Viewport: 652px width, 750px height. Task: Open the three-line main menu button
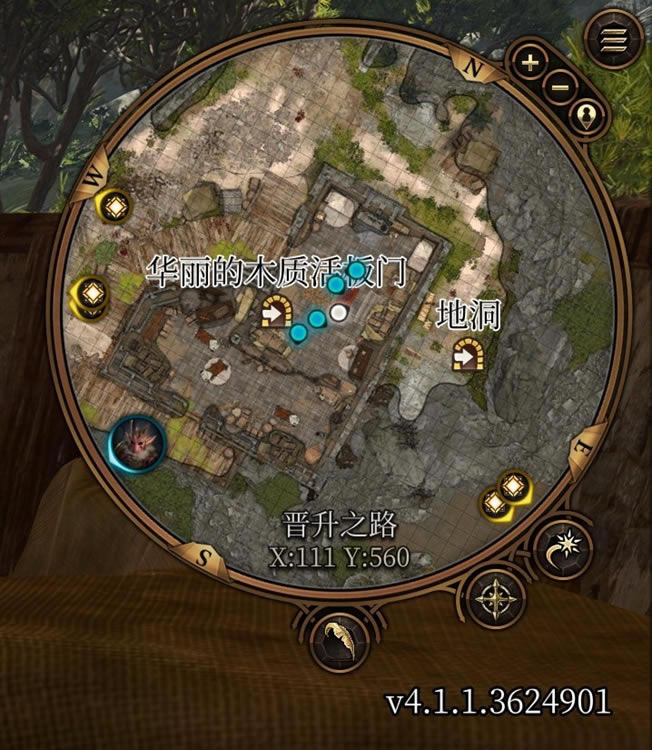click(x=612, y=40)
